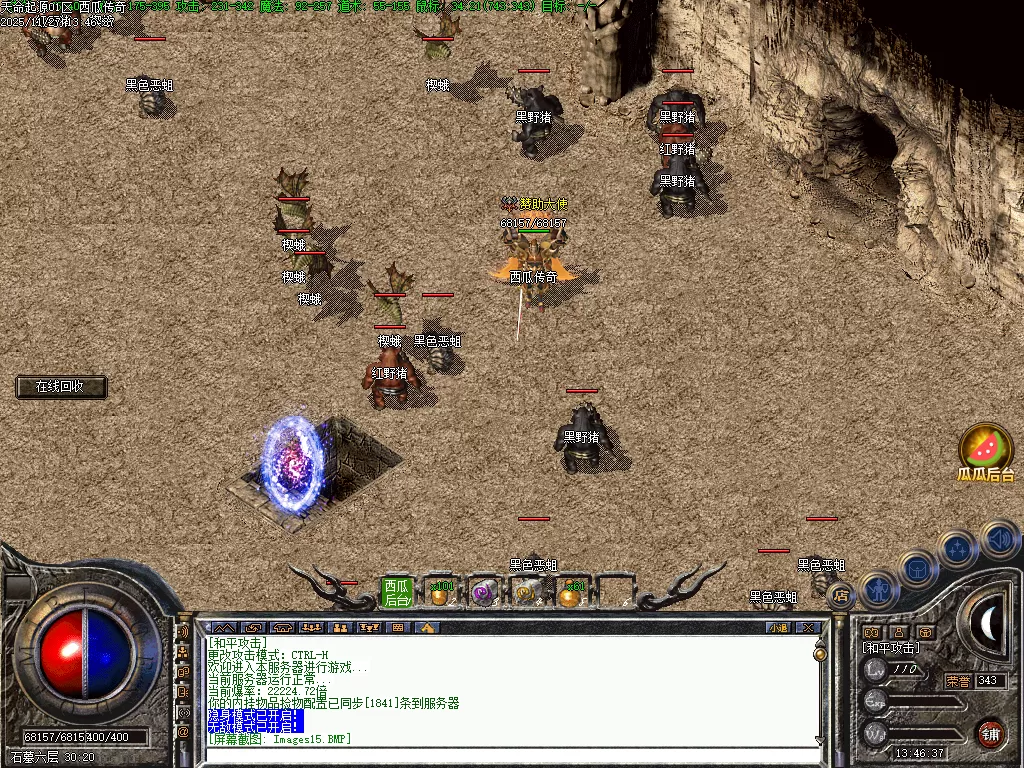Select the green 西瓜后台 hotbar slot
1024x768 pixels.
(x=397, y=592)
